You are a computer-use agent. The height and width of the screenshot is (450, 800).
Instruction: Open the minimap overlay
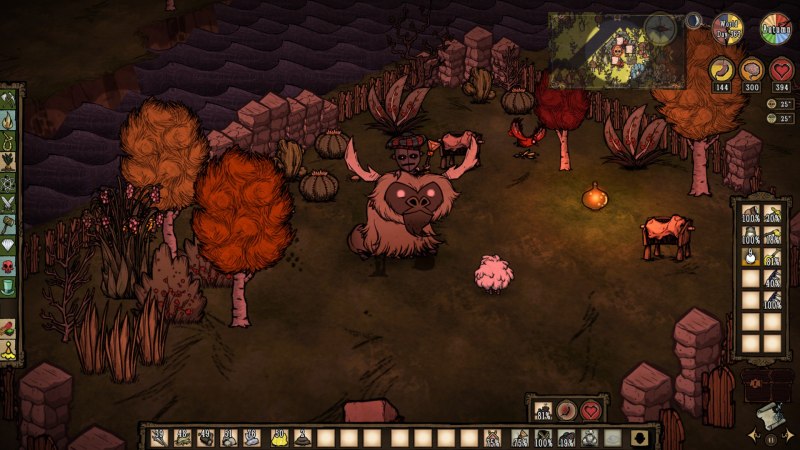tap(616, 50)
